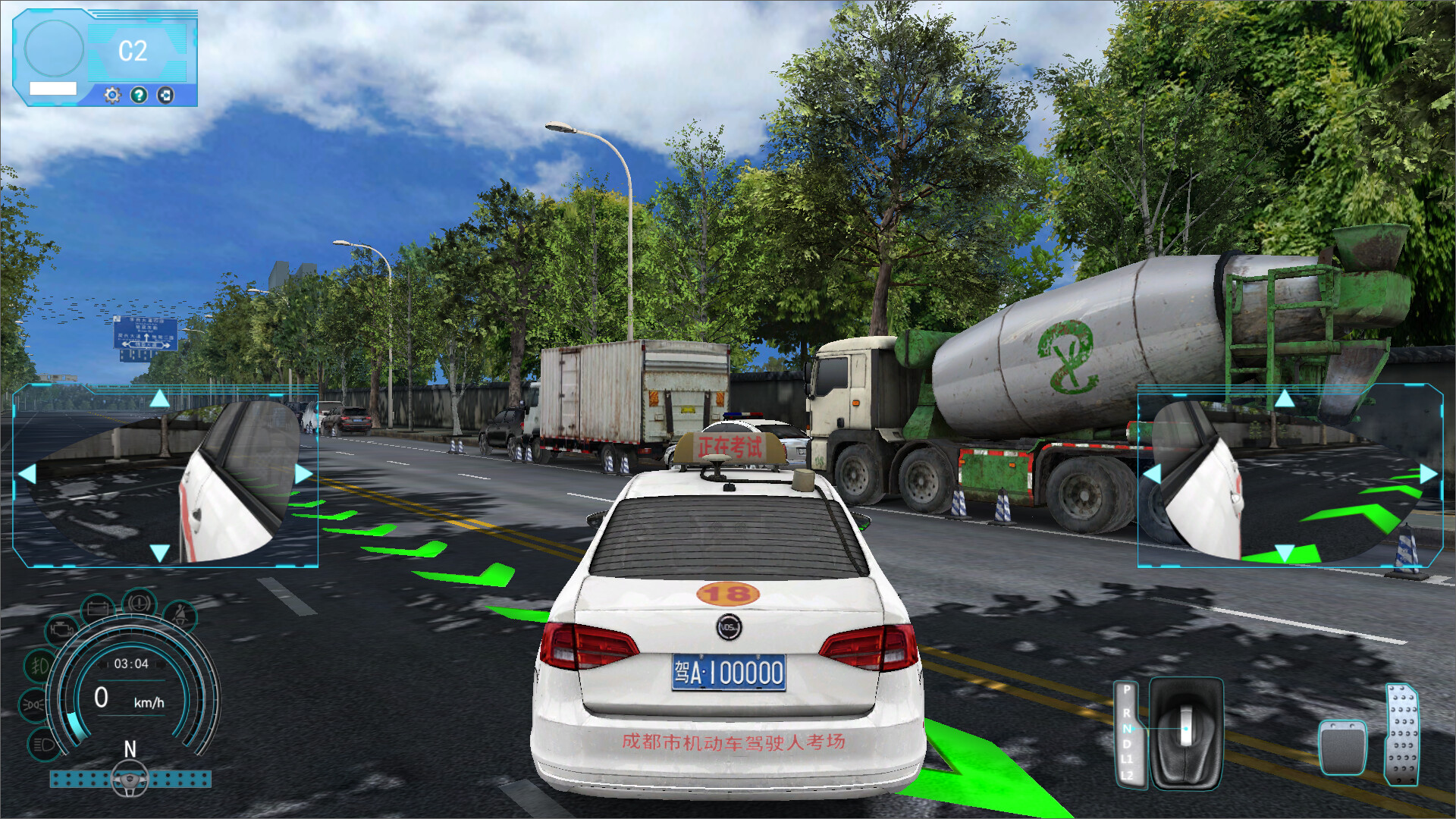Open help with the question mark icon
This screenshot has height=819, width=1456.
(x=139, y=95)
